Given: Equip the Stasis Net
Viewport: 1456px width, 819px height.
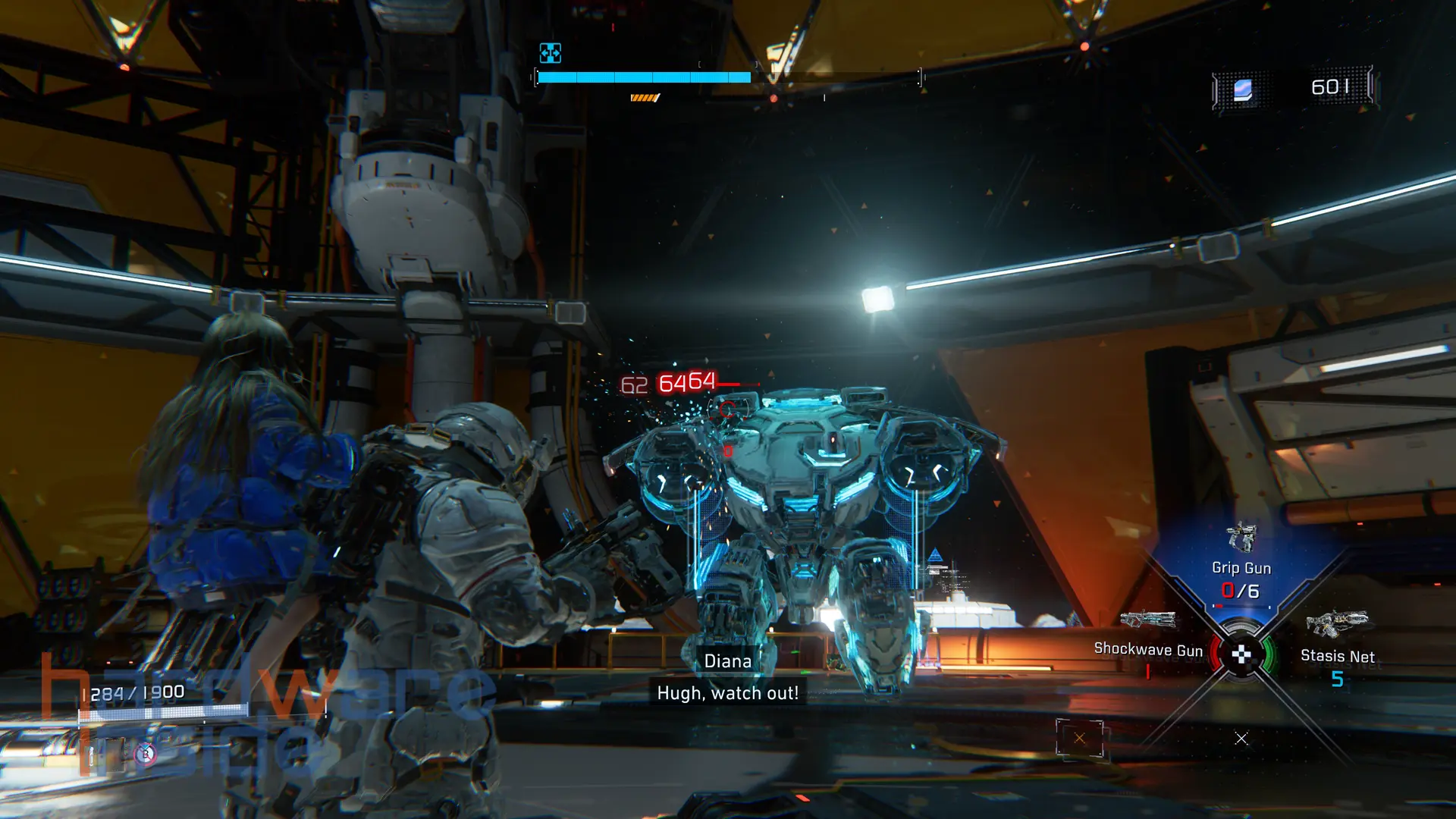Looking at the screenshot, I should tap(1337, 645).
